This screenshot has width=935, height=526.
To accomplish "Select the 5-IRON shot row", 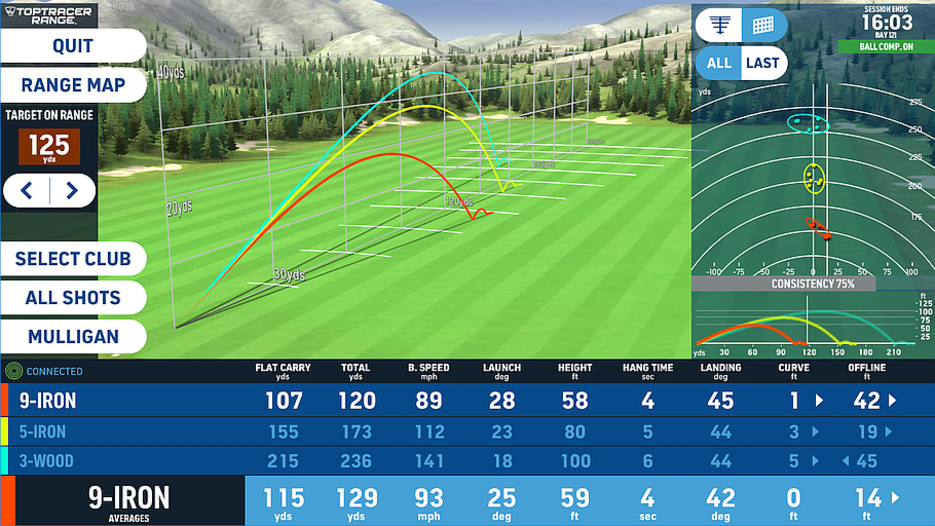I will (467, 432).
